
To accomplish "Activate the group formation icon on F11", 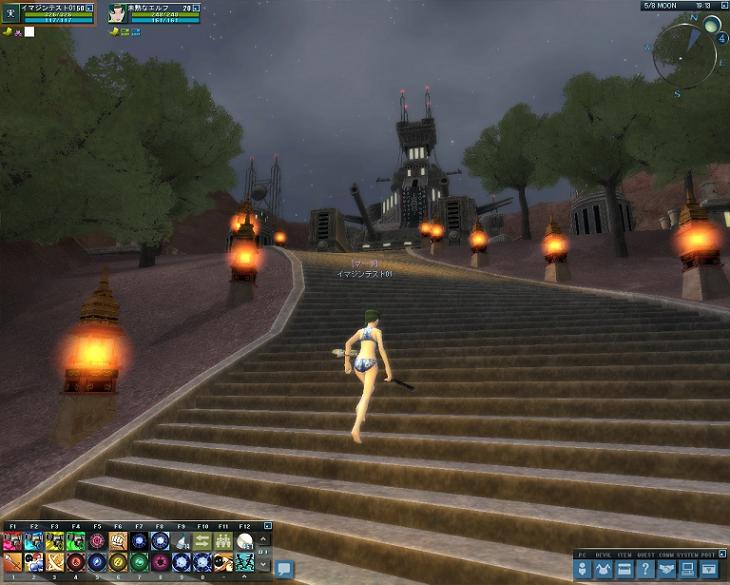I will click(223, 541).
